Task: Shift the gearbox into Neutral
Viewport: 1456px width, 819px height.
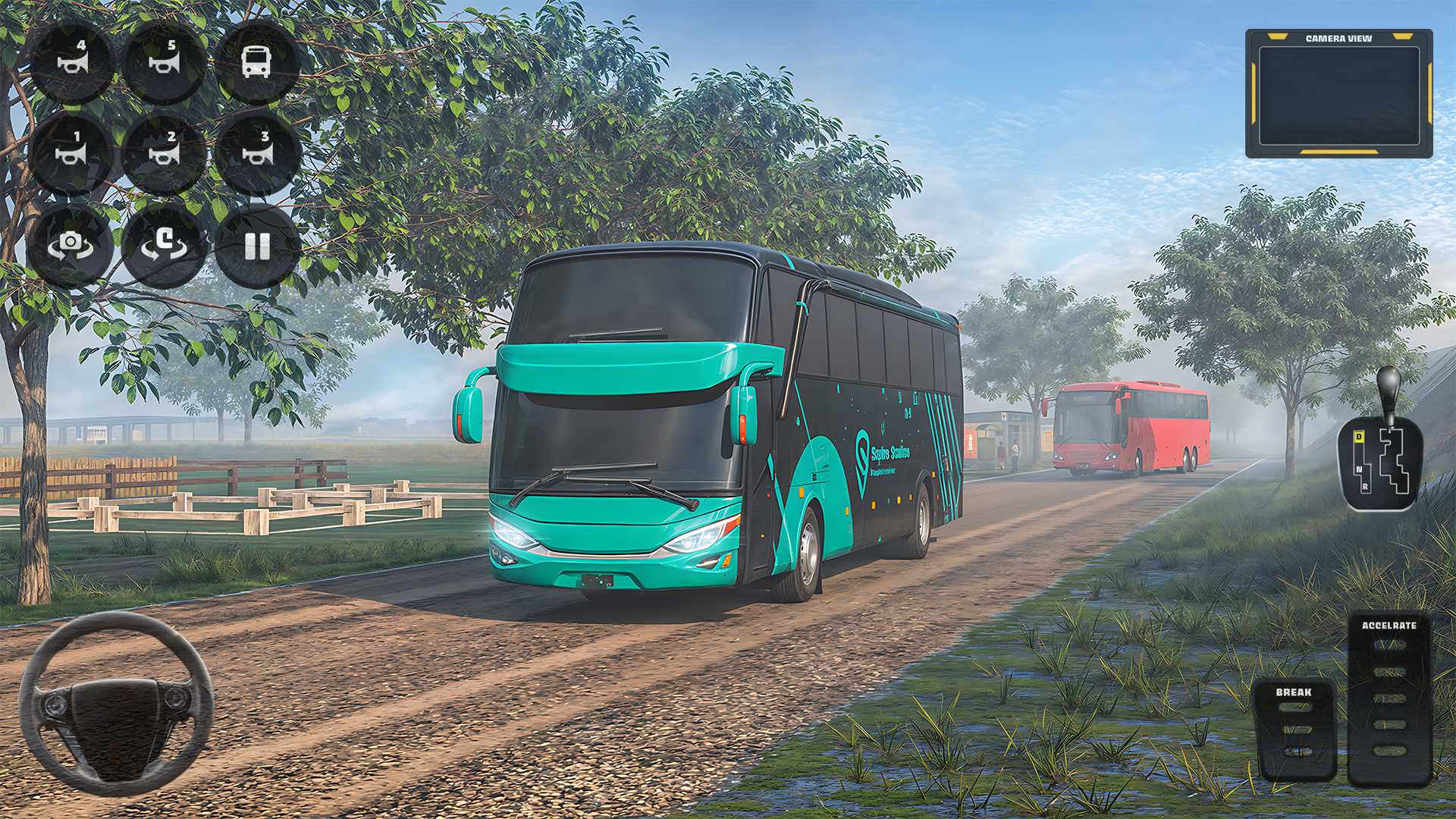Action: 1360,469
